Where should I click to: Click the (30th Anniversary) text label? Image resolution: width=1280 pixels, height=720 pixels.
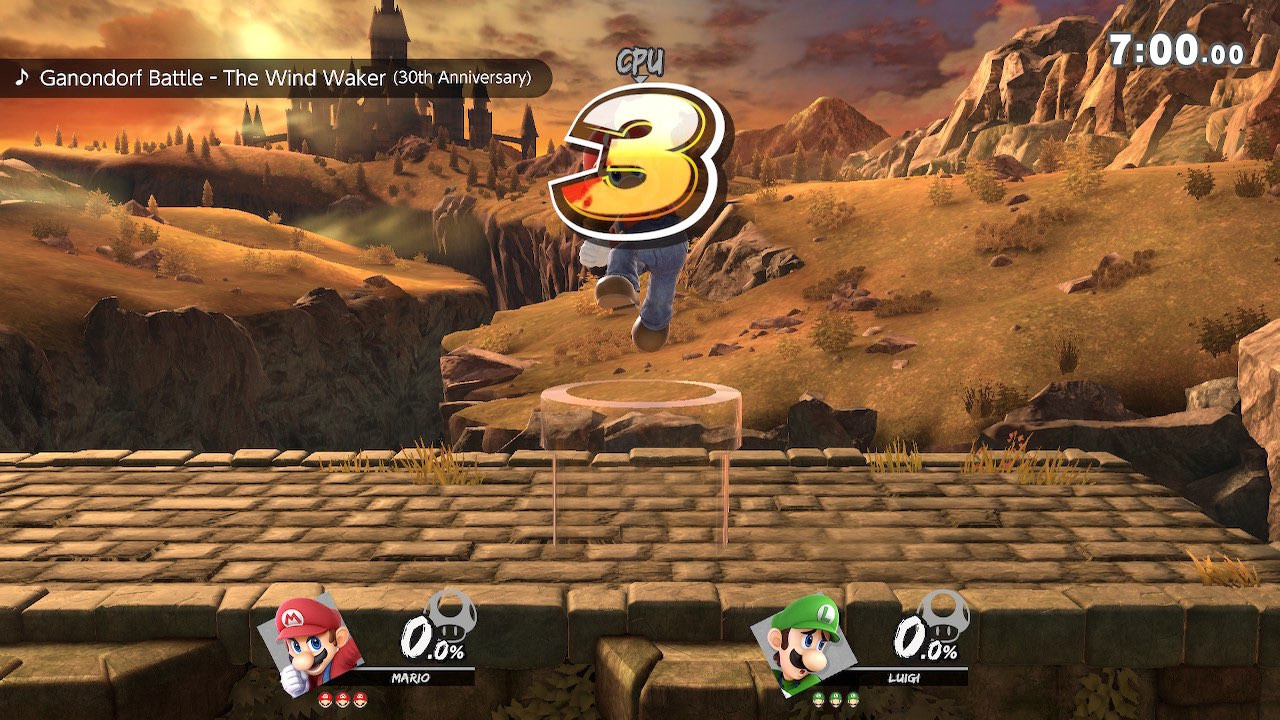[463, 78]
